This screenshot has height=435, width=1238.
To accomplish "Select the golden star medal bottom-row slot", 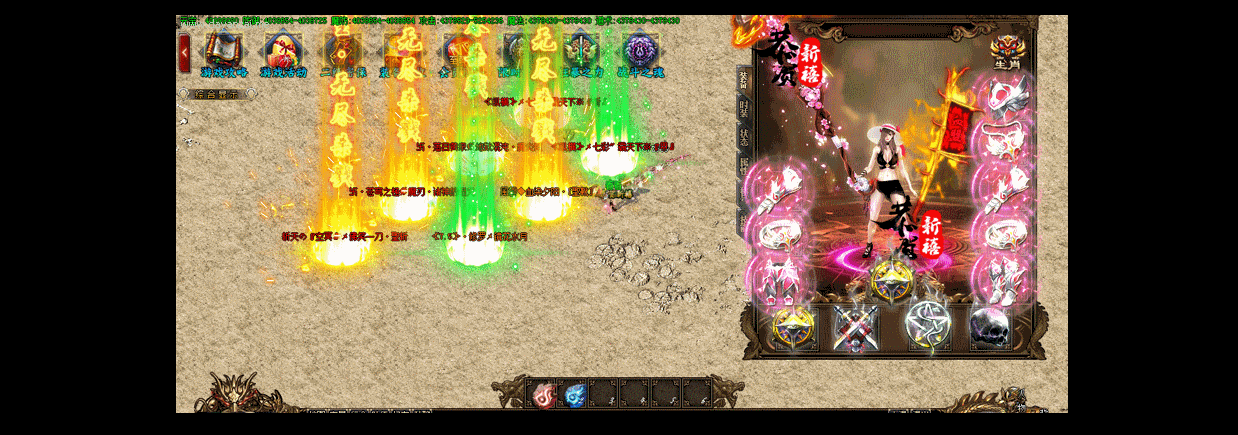I will [x=793, y=328].
